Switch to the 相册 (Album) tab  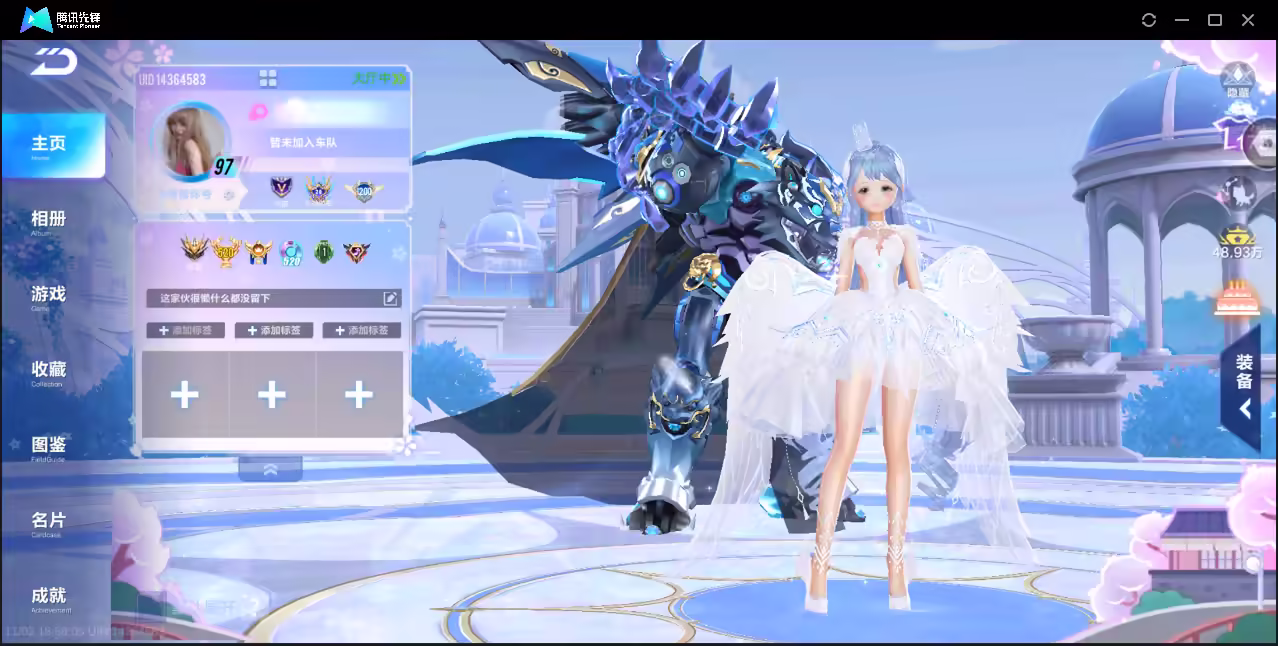pos(48,220)
